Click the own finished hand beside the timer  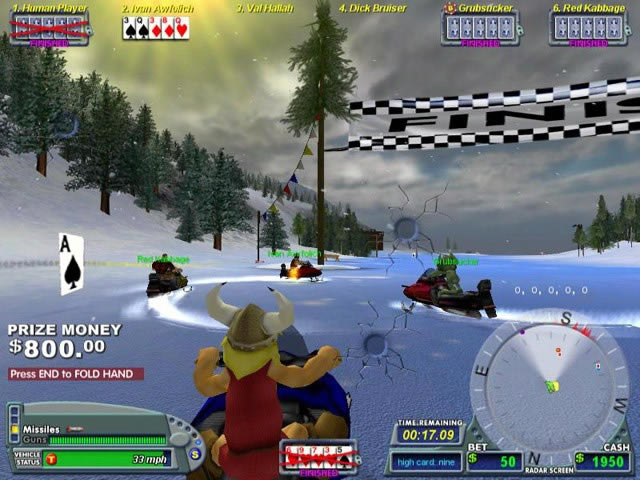coord(318,456)
